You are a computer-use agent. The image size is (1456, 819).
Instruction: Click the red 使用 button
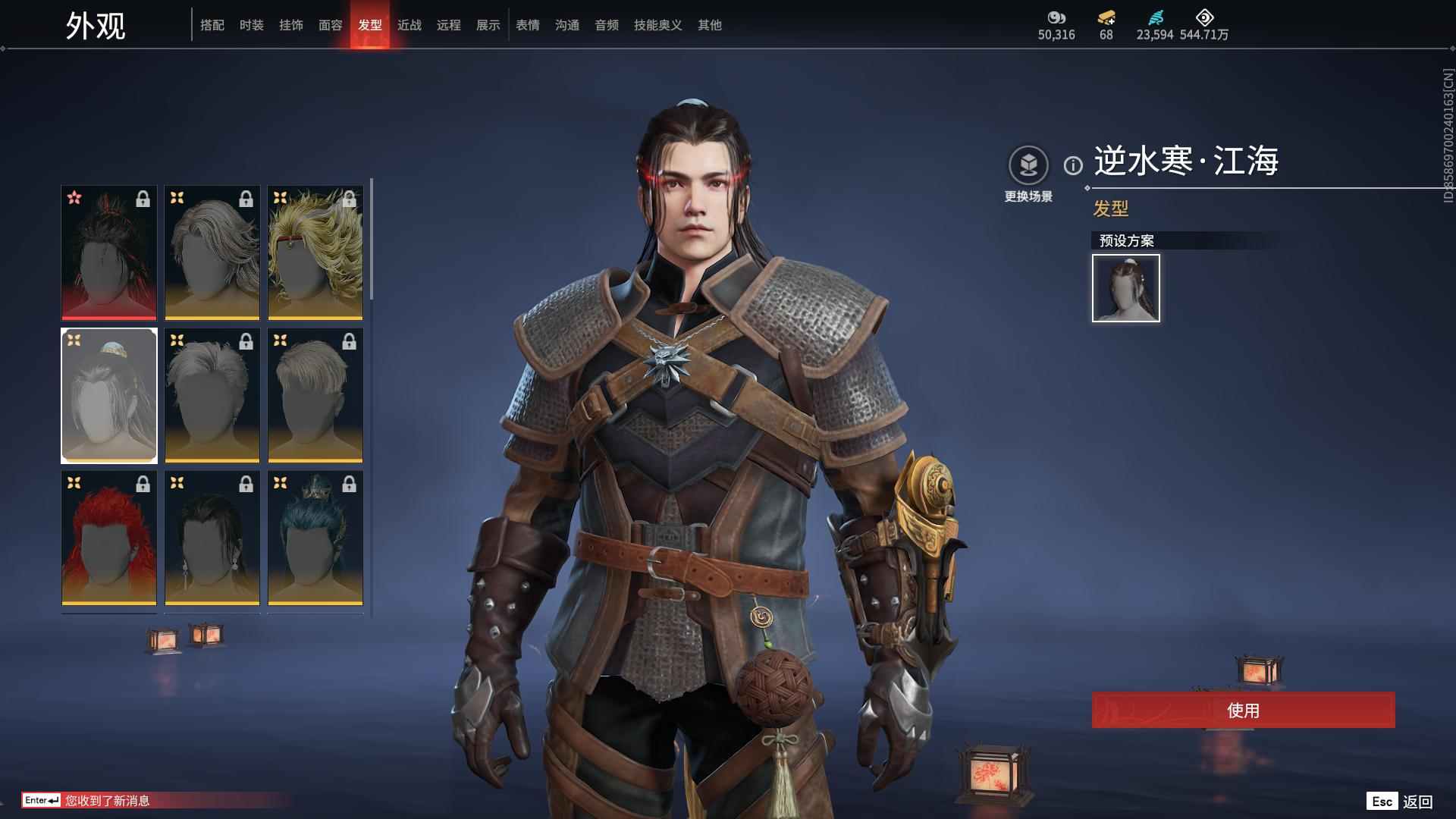pyautogui.click(x=1243, y=711)
